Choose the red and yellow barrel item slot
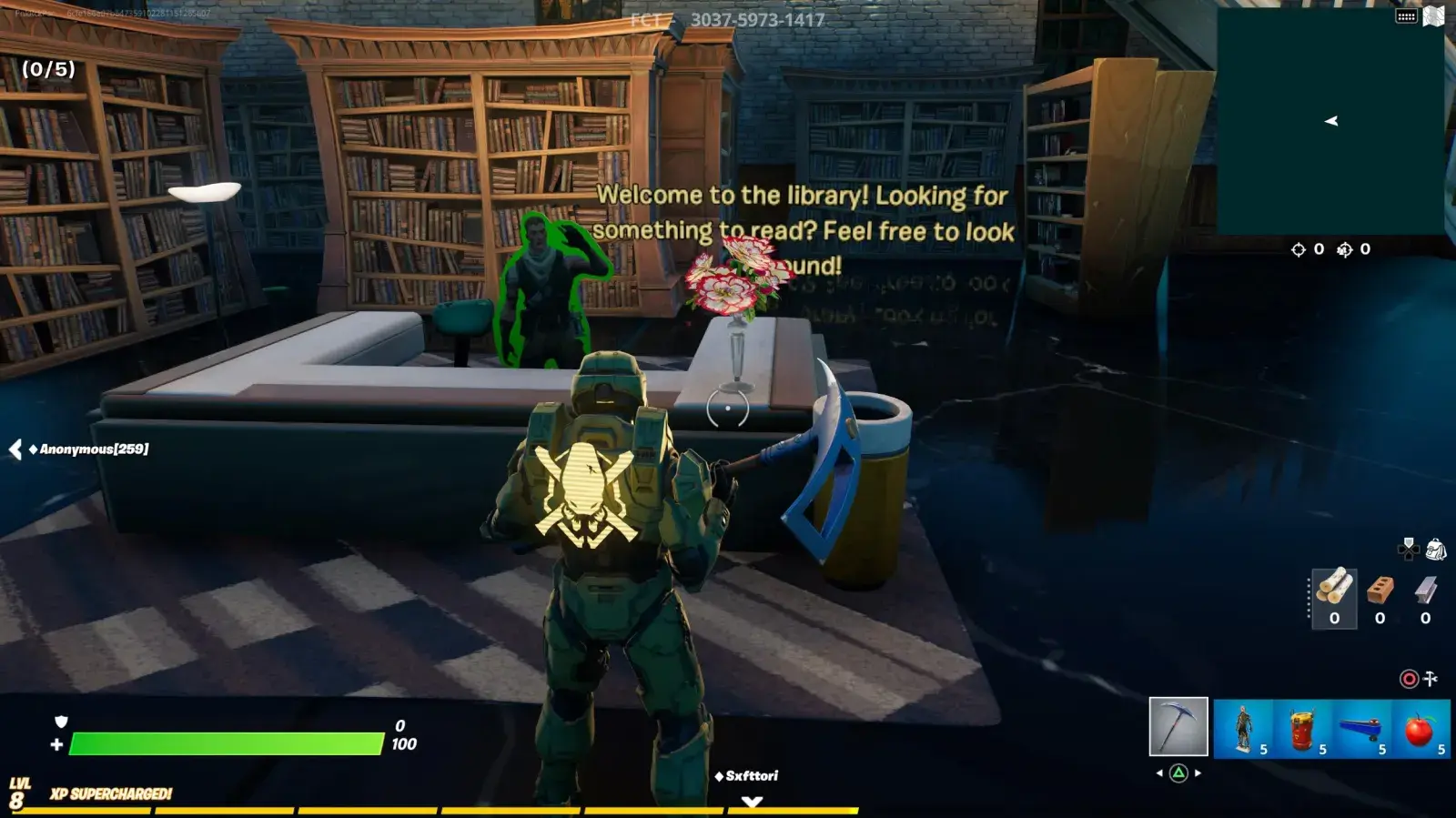1456x818 pixels. [1302, 728]
